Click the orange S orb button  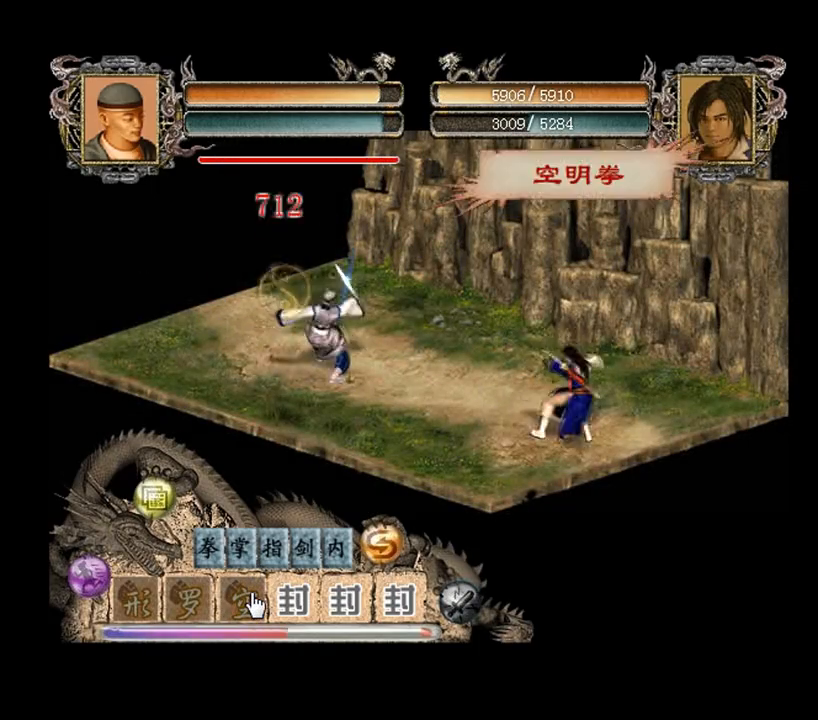pyautogui.click(x=381, y=541)
